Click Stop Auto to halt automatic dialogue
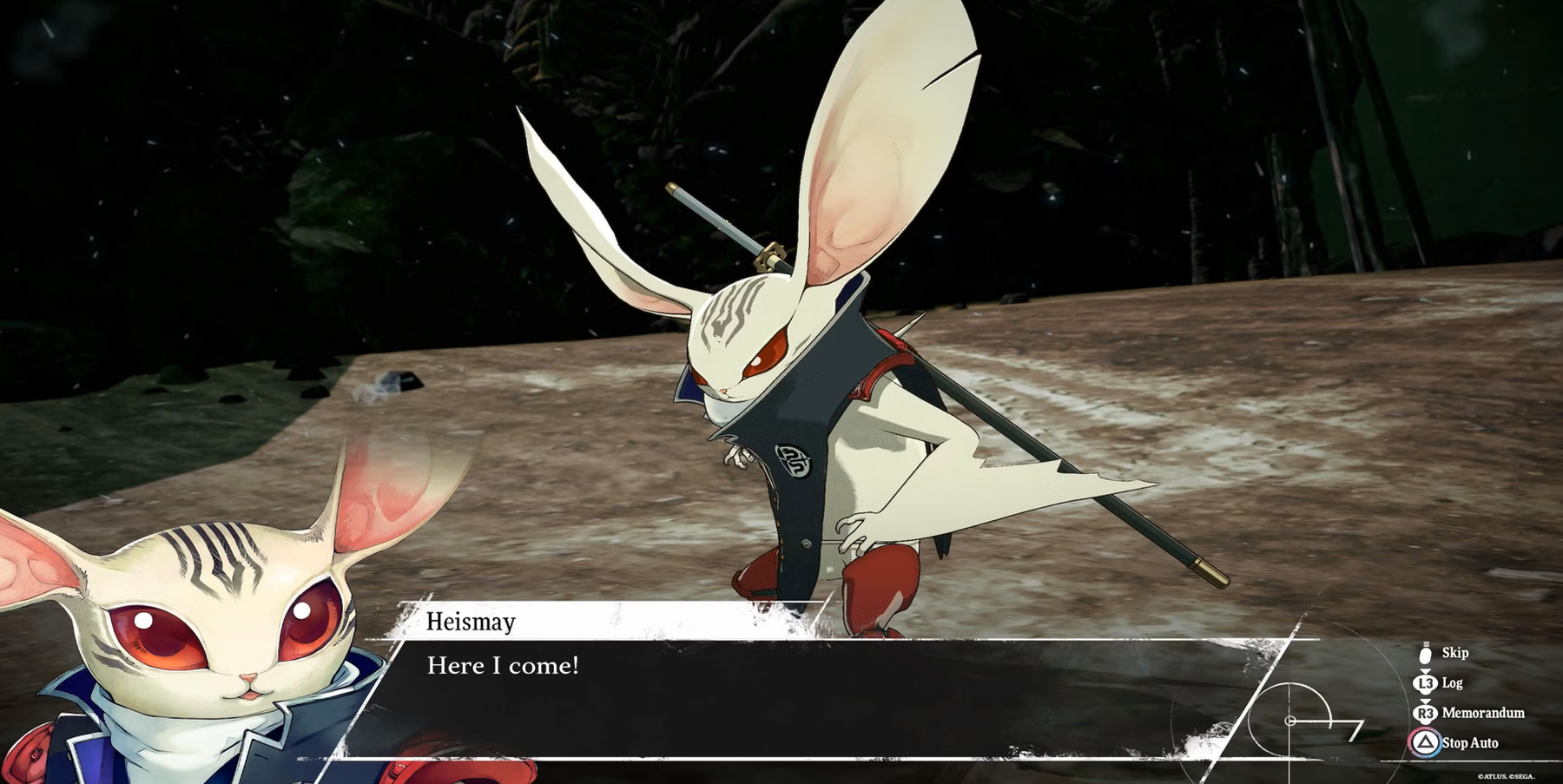Viewport: 1563px width, 784px height. 1470,743
